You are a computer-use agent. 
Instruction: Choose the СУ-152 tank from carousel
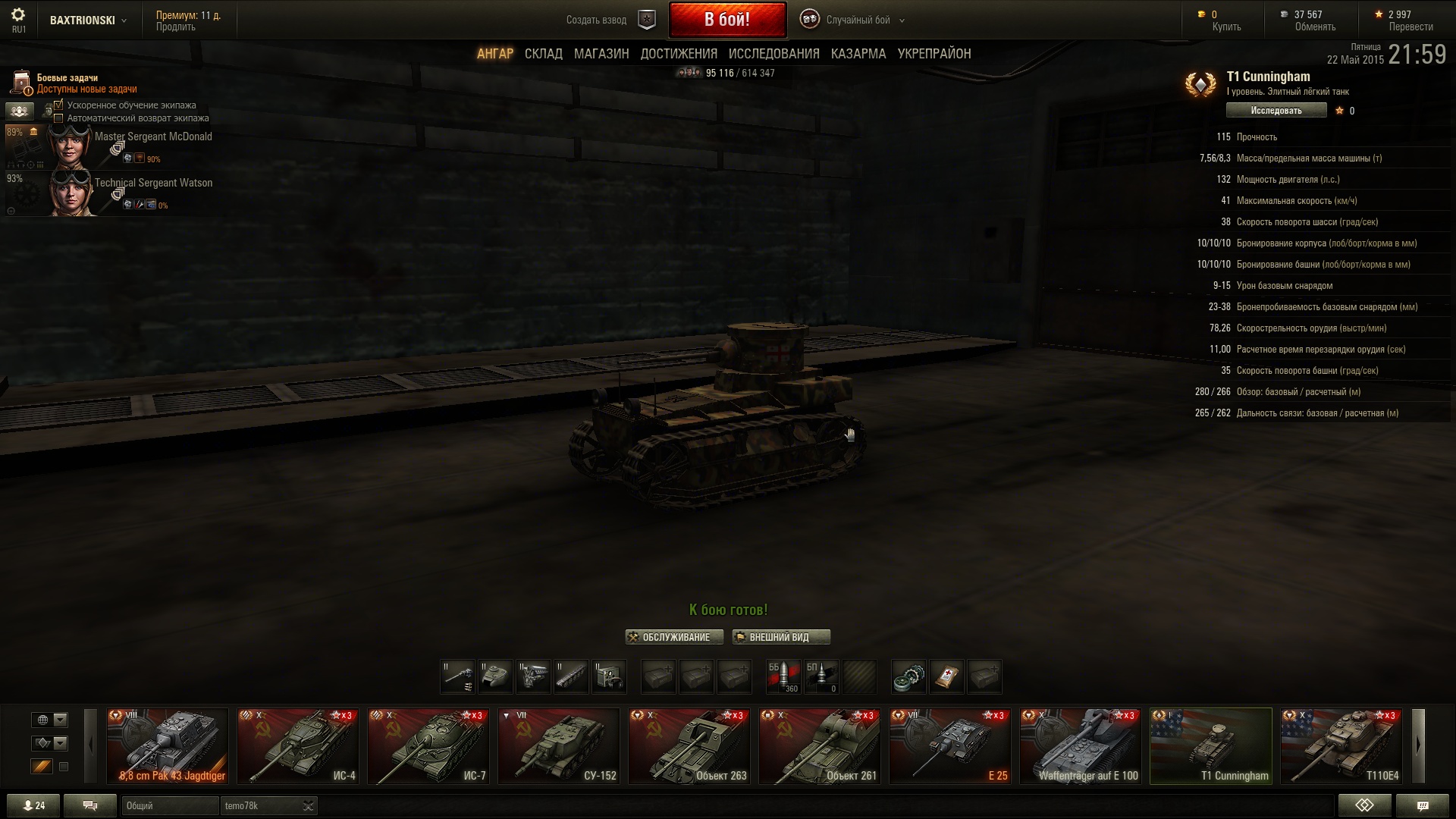559,745
